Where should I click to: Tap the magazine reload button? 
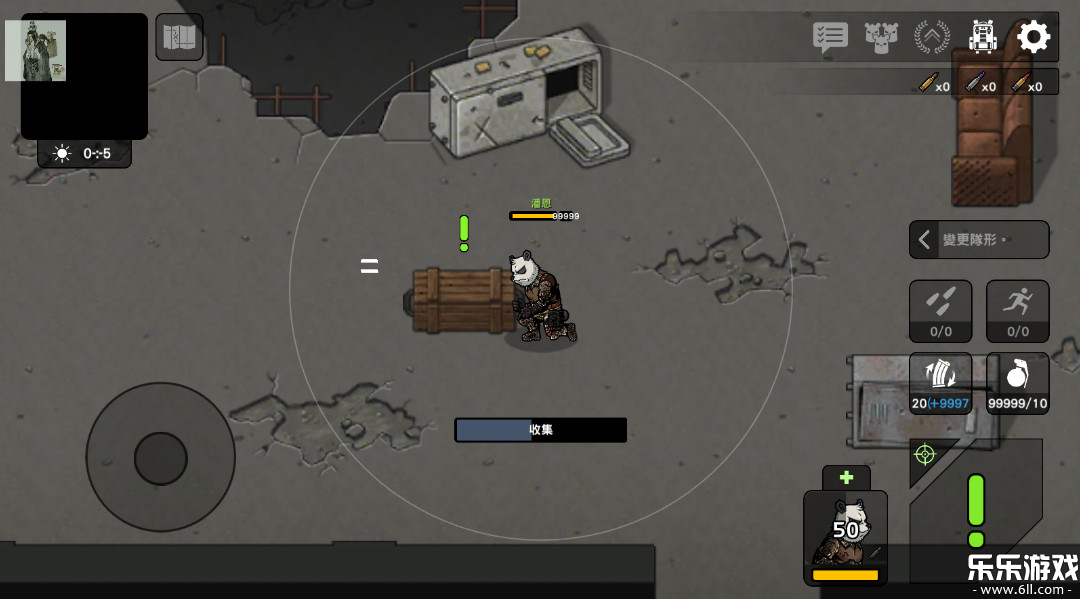[940, 384]
